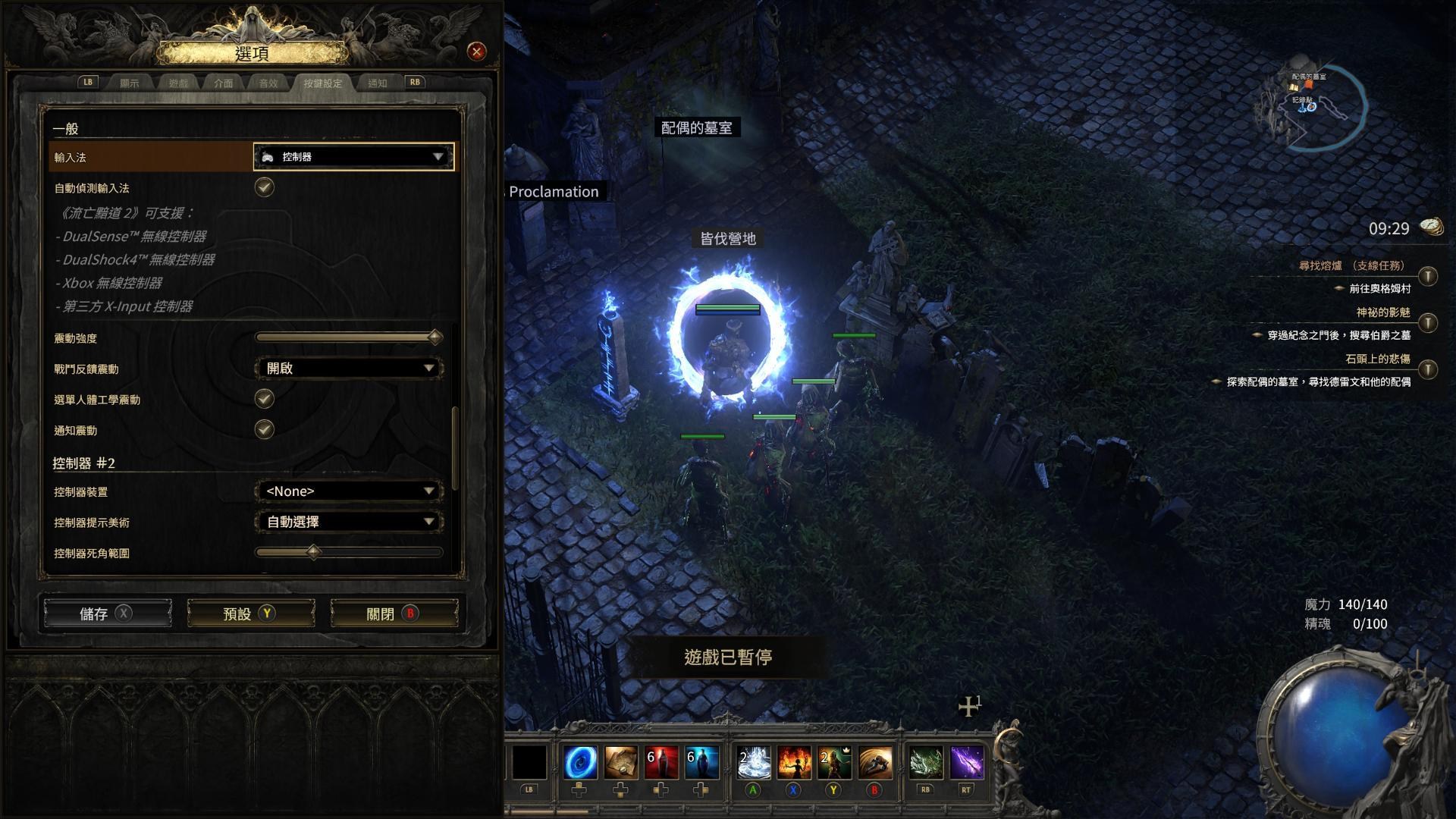1456x819 pixels.
Task: Toggle the 通知震動 notification vibration checkbox
Action: click(x=264, y=430)
